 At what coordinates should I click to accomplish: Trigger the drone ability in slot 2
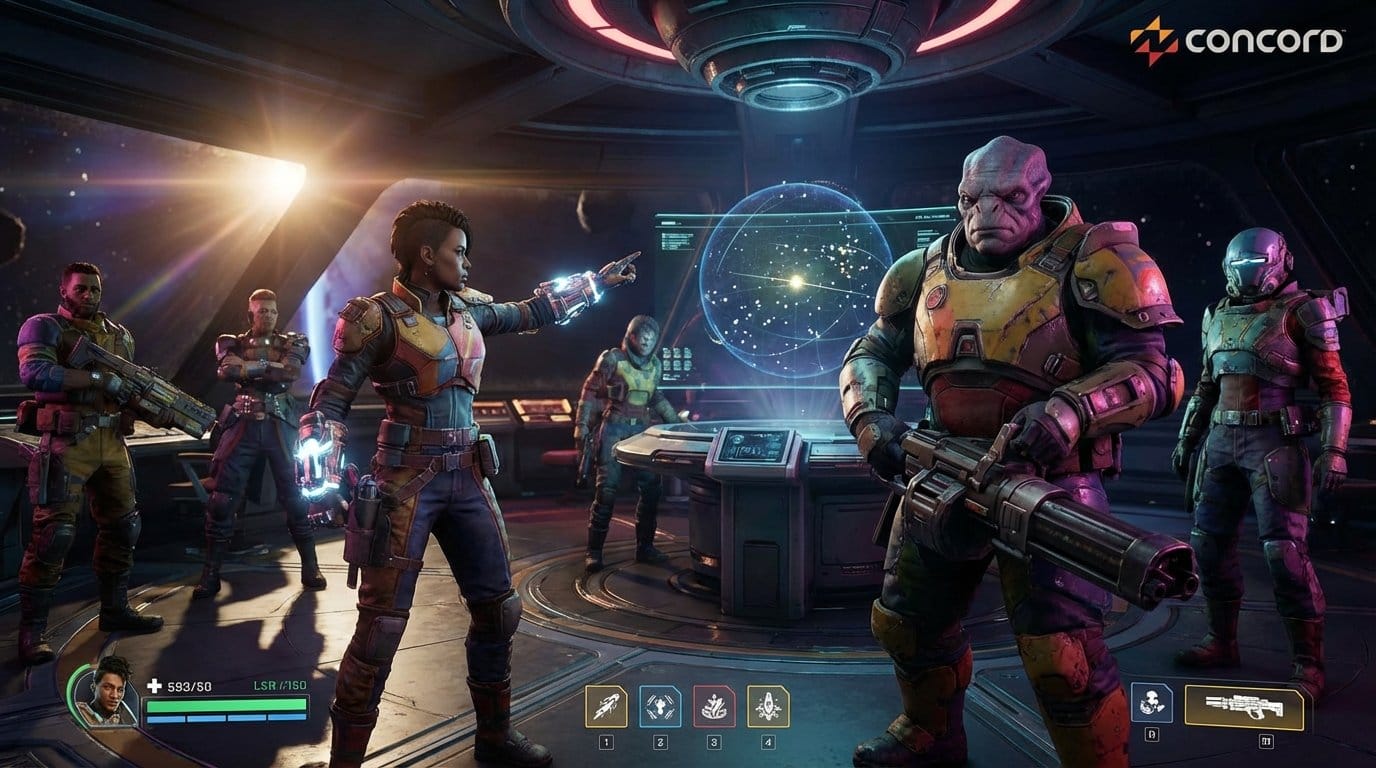pos(659,705)
